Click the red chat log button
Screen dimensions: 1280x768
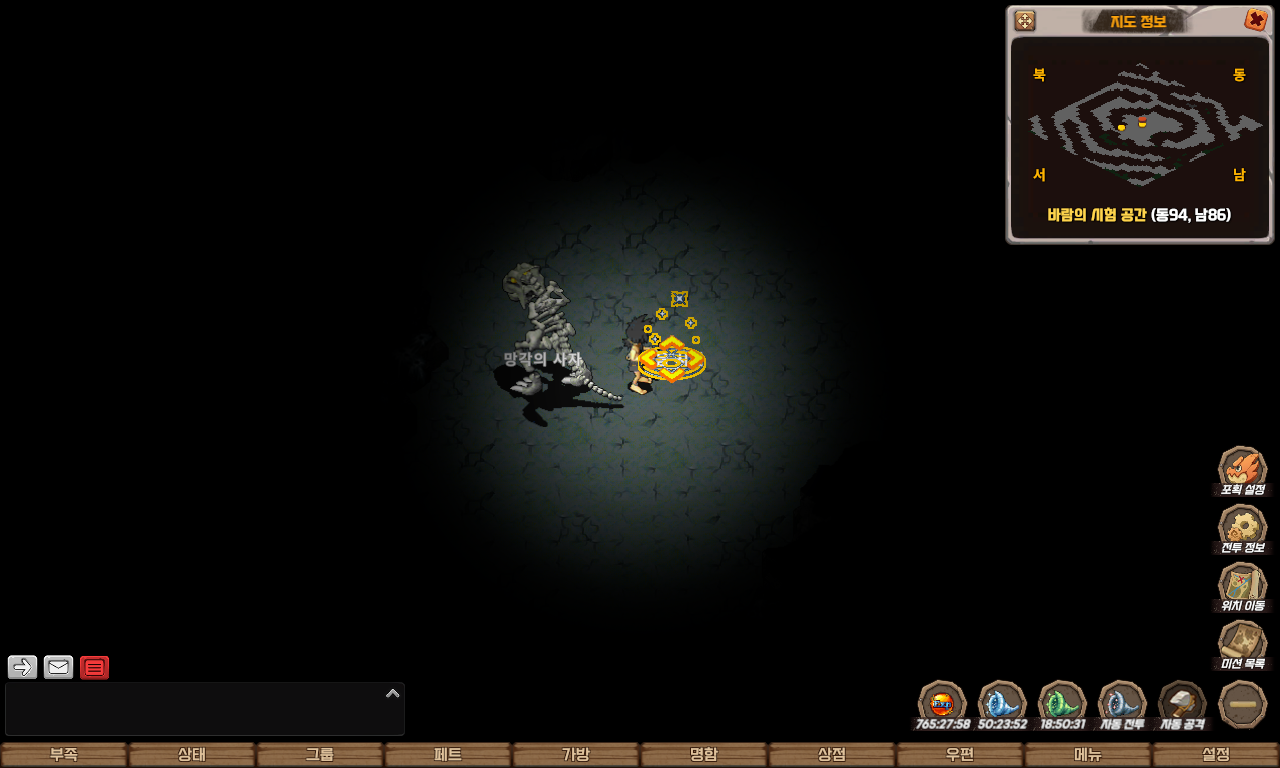coord(95,667)
